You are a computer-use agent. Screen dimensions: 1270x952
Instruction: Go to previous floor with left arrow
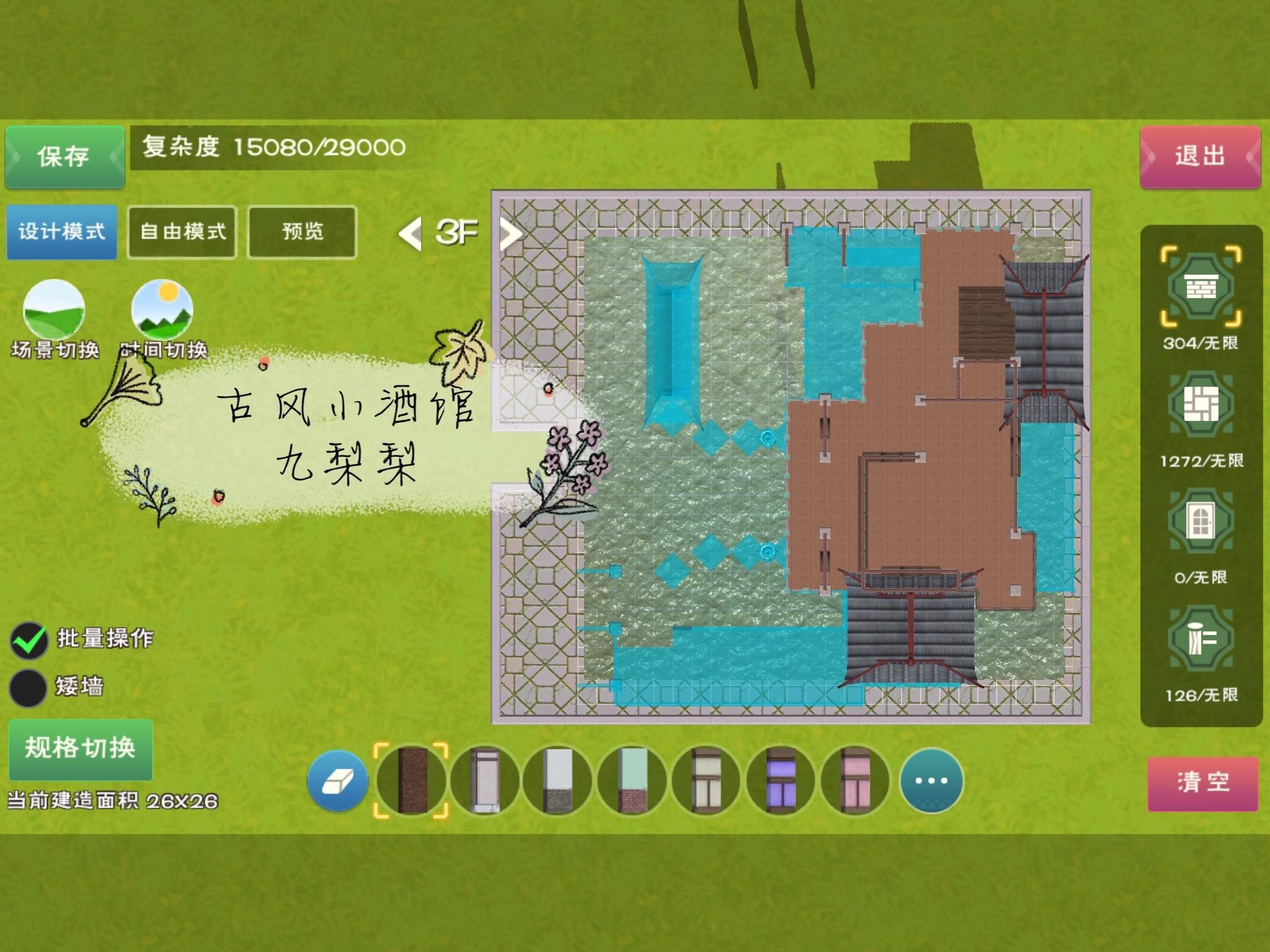pyautogui.click(x=411, y=233)
